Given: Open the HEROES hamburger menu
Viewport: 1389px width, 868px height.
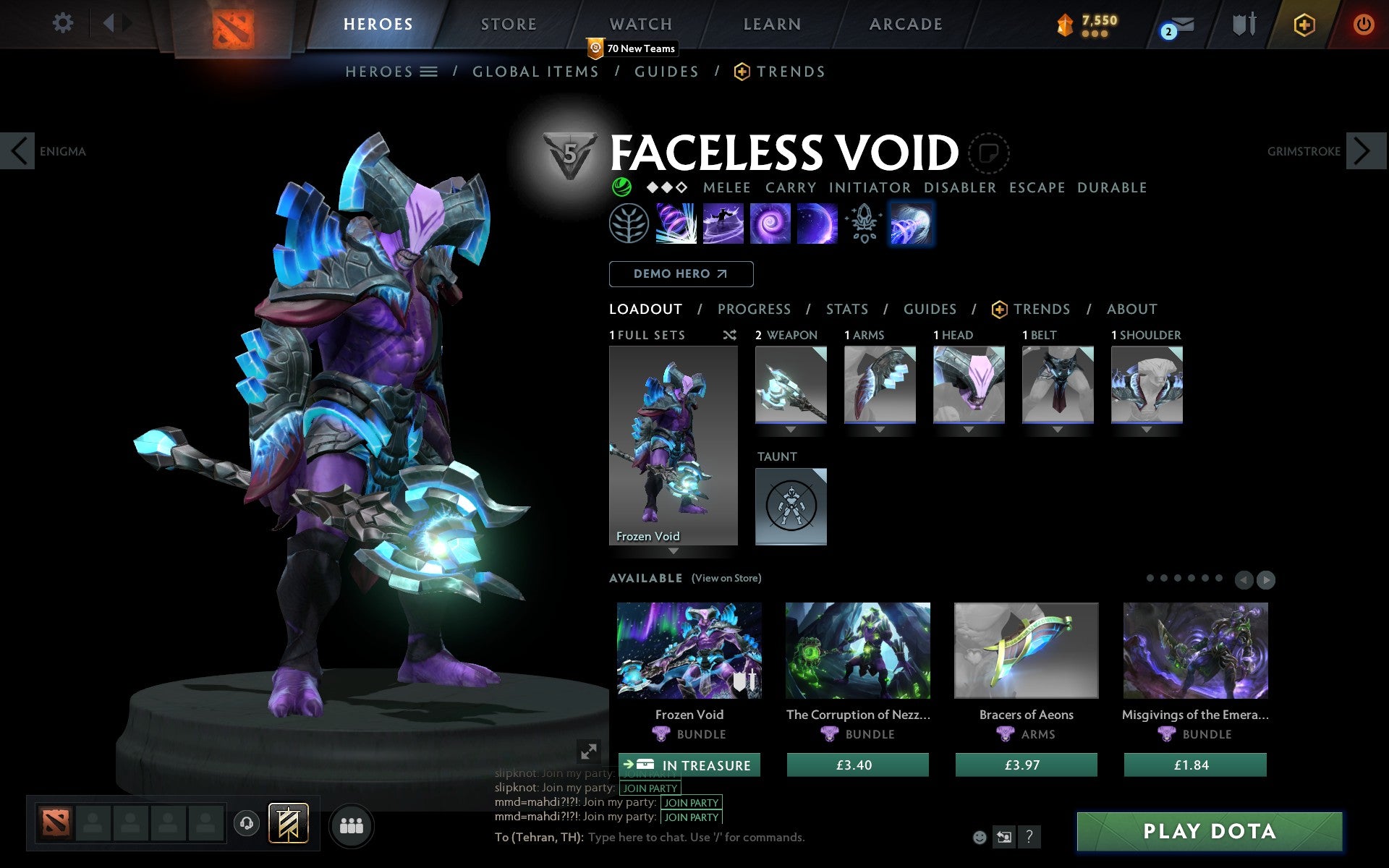Looking at the screenshot, I should point(428,71).
